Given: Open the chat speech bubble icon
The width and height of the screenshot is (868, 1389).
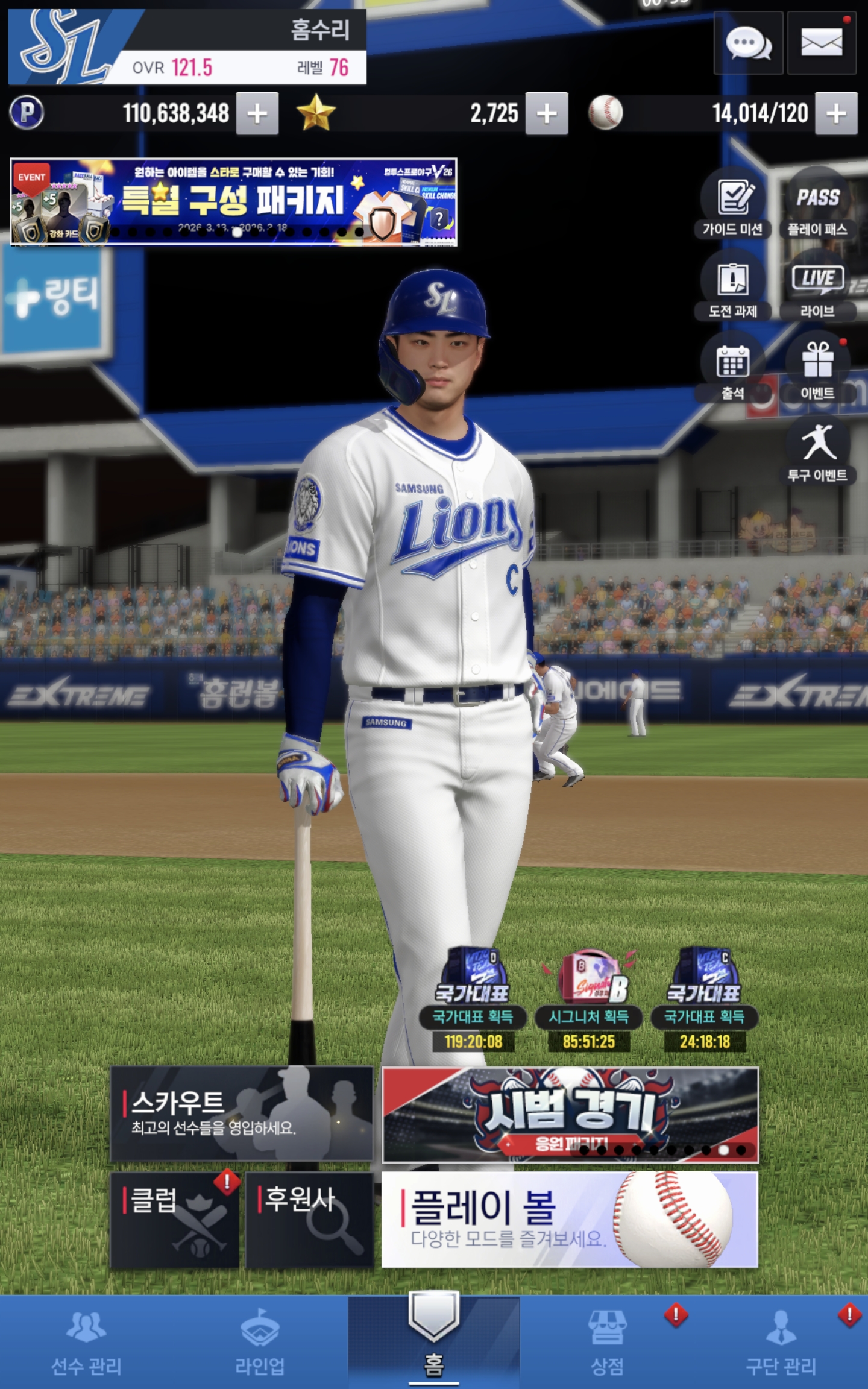Looking at the screenshot, I should [748, 43].
